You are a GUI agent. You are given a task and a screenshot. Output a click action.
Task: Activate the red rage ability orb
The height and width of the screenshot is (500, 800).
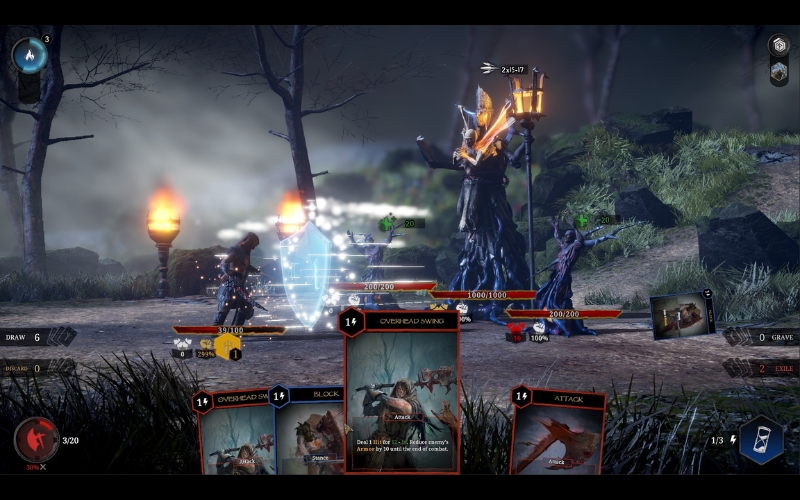pos(36,440)
